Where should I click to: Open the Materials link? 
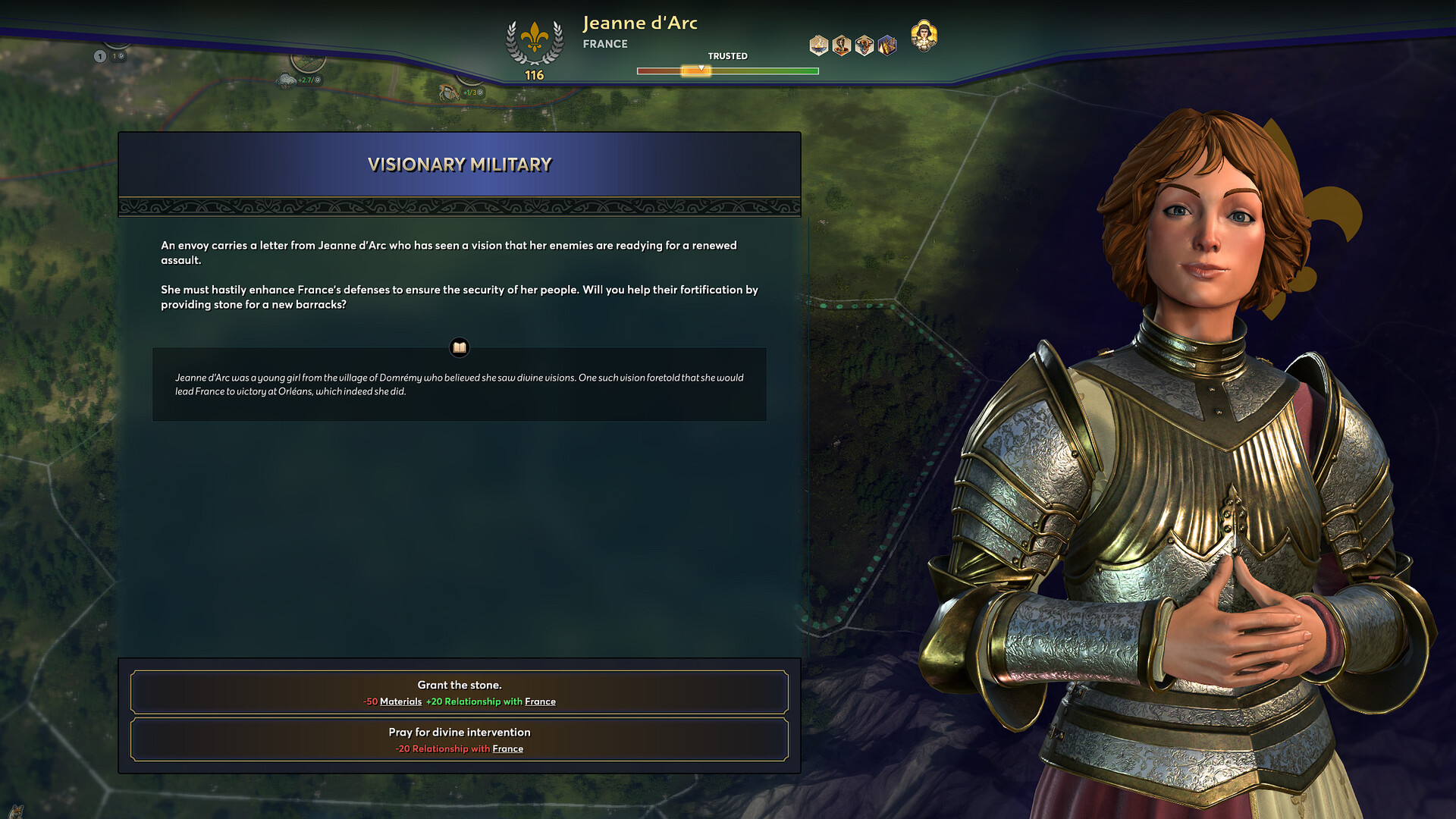click(x=400, y=701)
